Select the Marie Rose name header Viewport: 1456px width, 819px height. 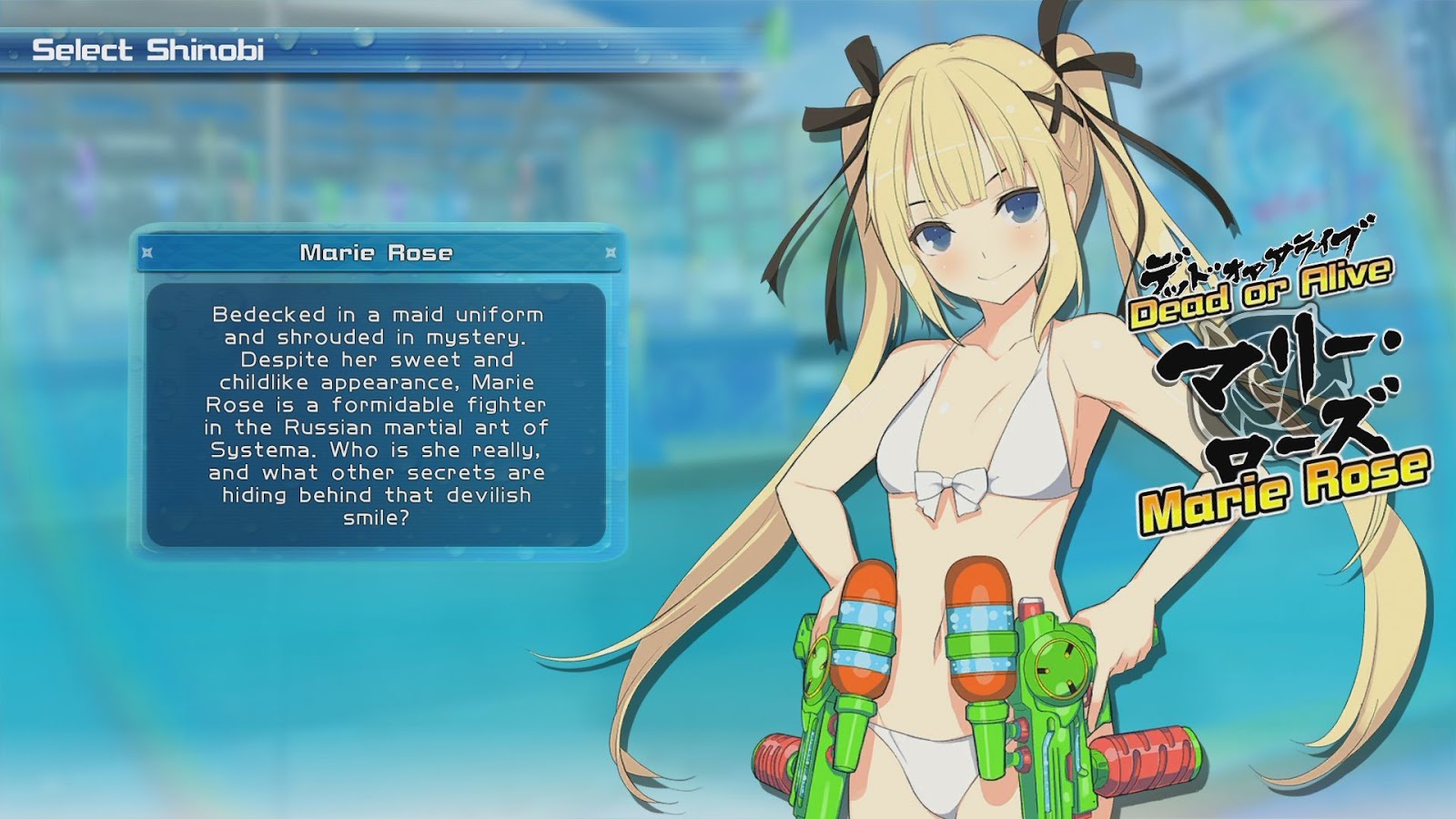377,252
